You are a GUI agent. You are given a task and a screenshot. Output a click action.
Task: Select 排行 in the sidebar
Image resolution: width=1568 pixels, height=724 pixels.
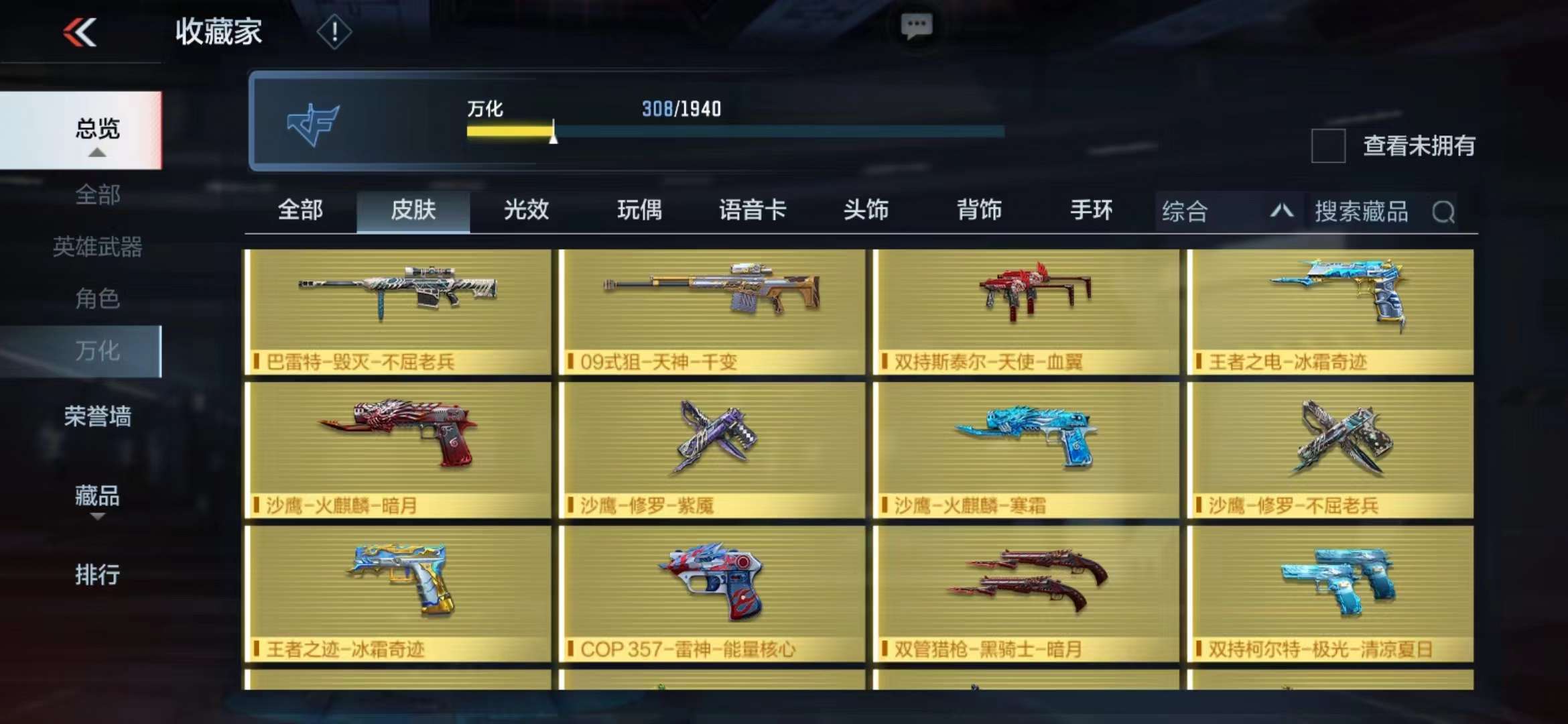click(x=97, y=575)
